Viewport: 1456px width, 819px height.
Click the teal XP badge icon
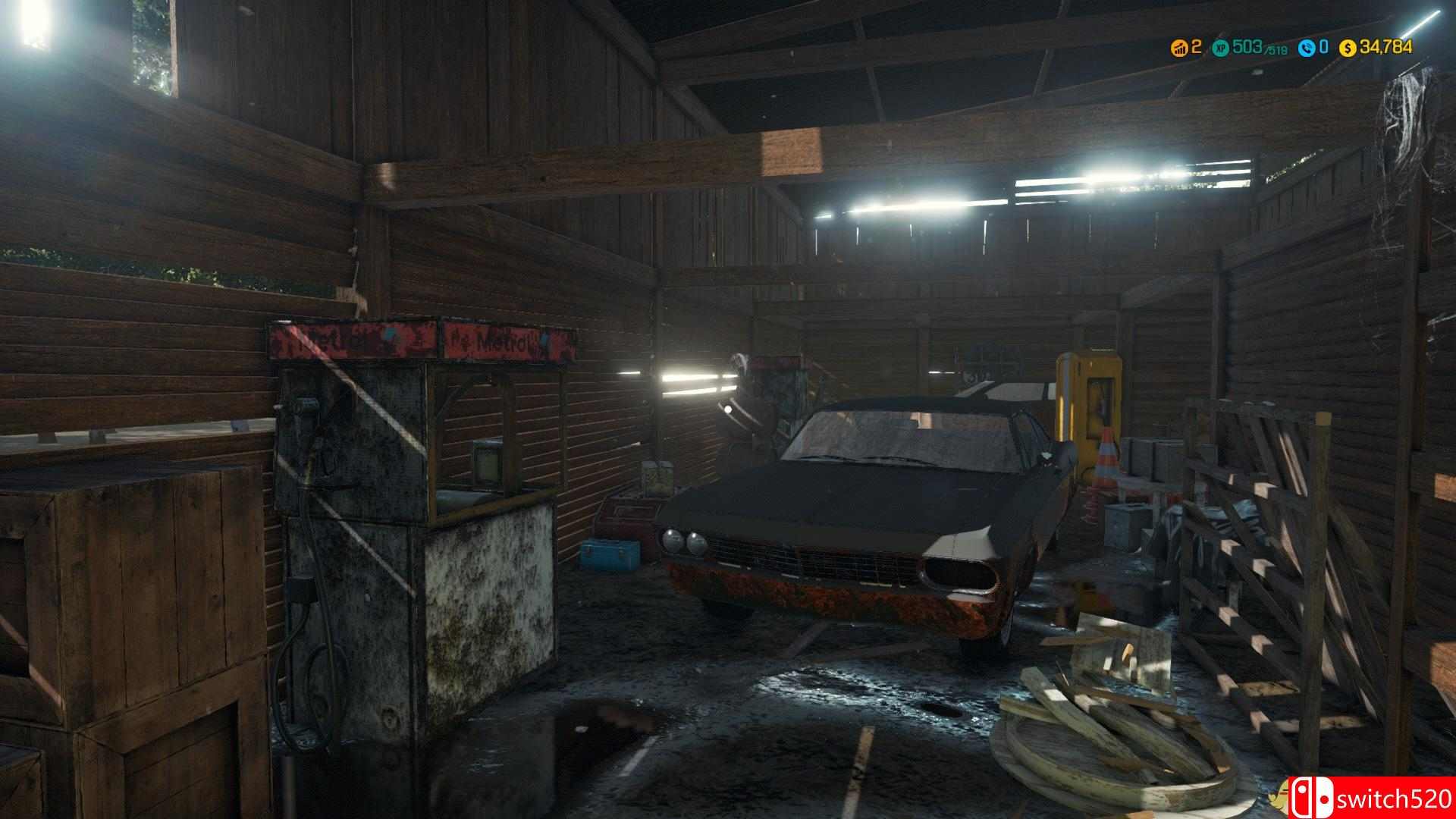pos(1222,48)
